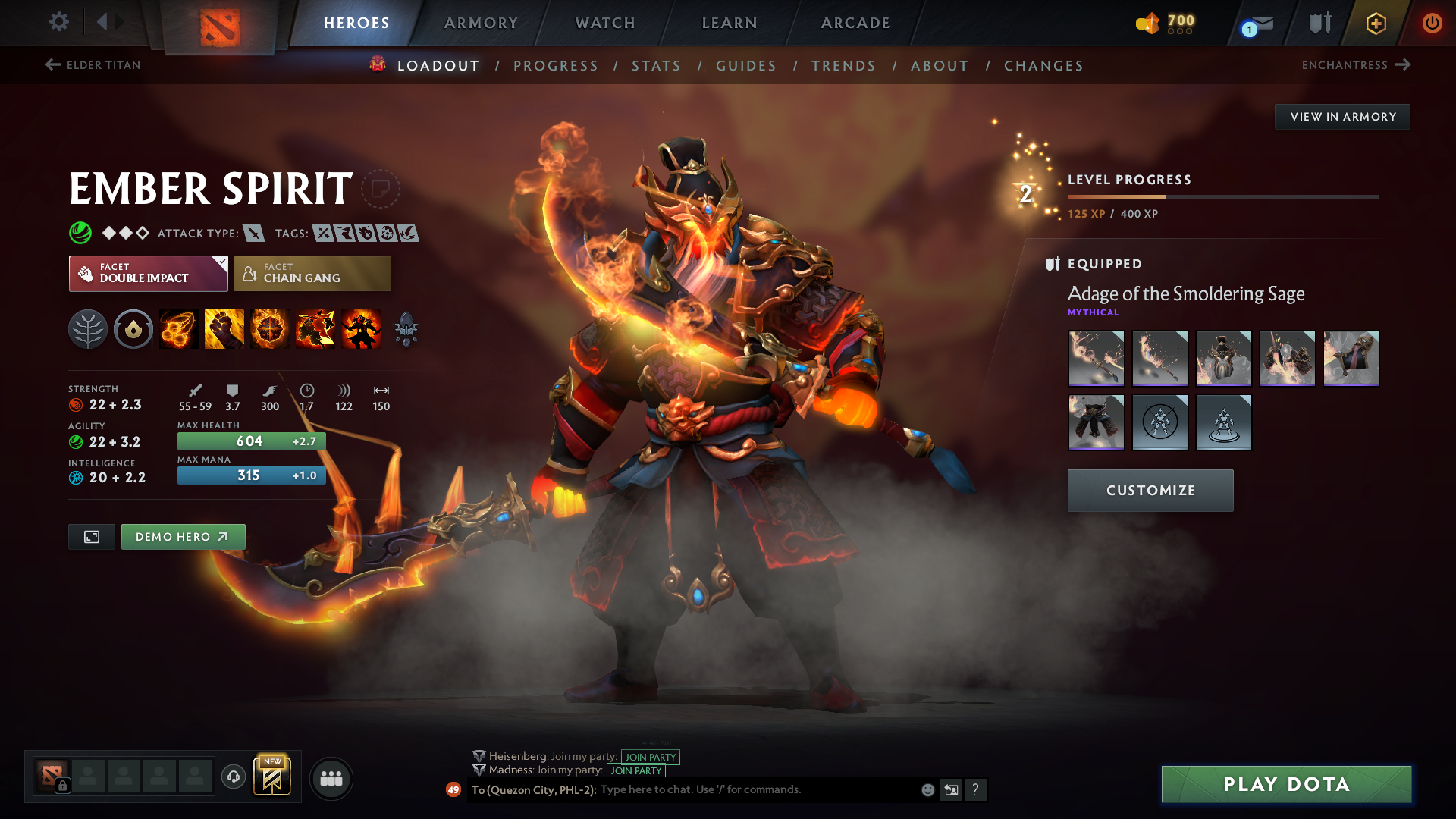Click the talent tree icon beside abilities

[88, 328]
